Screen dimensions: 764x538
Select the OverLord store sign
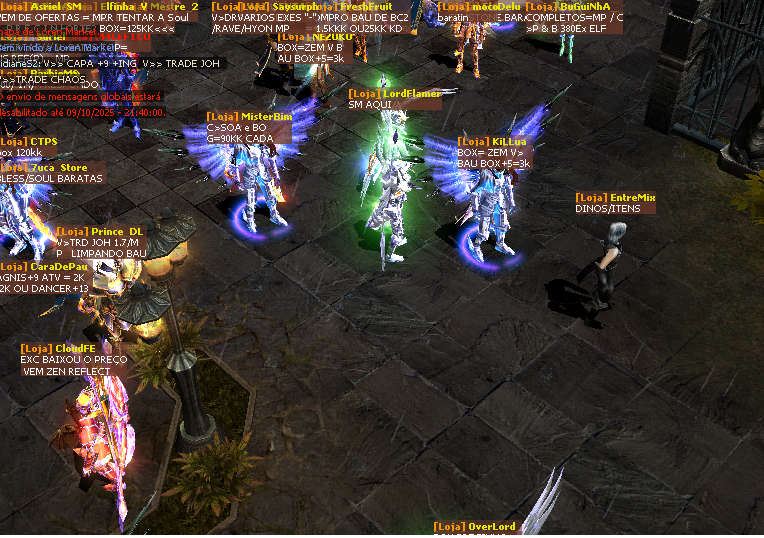(475, 527)
